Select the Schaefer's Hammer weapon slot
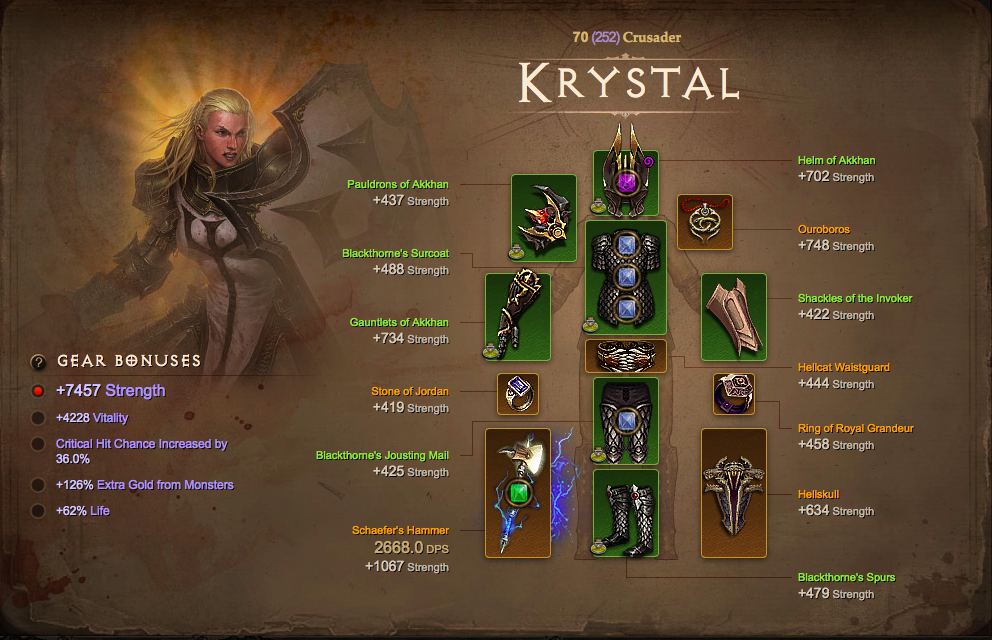992x640 pixels. click(518, 493)
